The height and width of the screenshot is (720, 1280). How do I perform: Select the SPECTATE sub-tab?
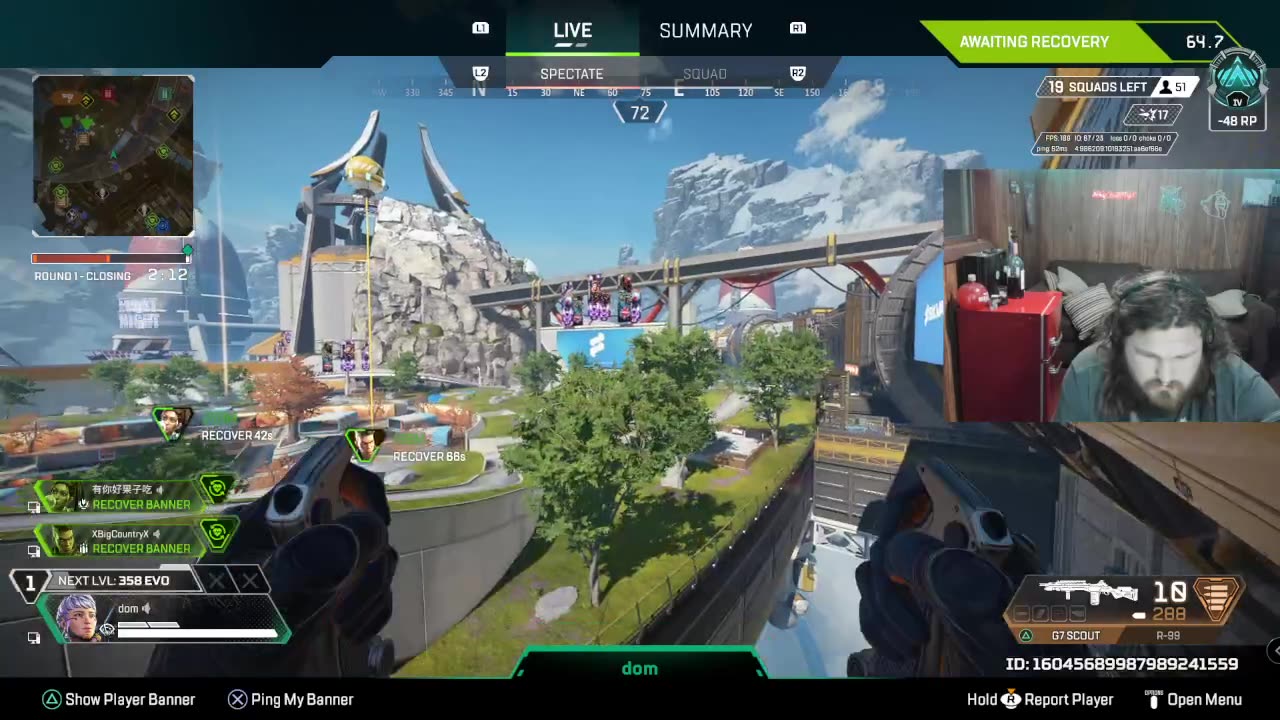point(571,74)
